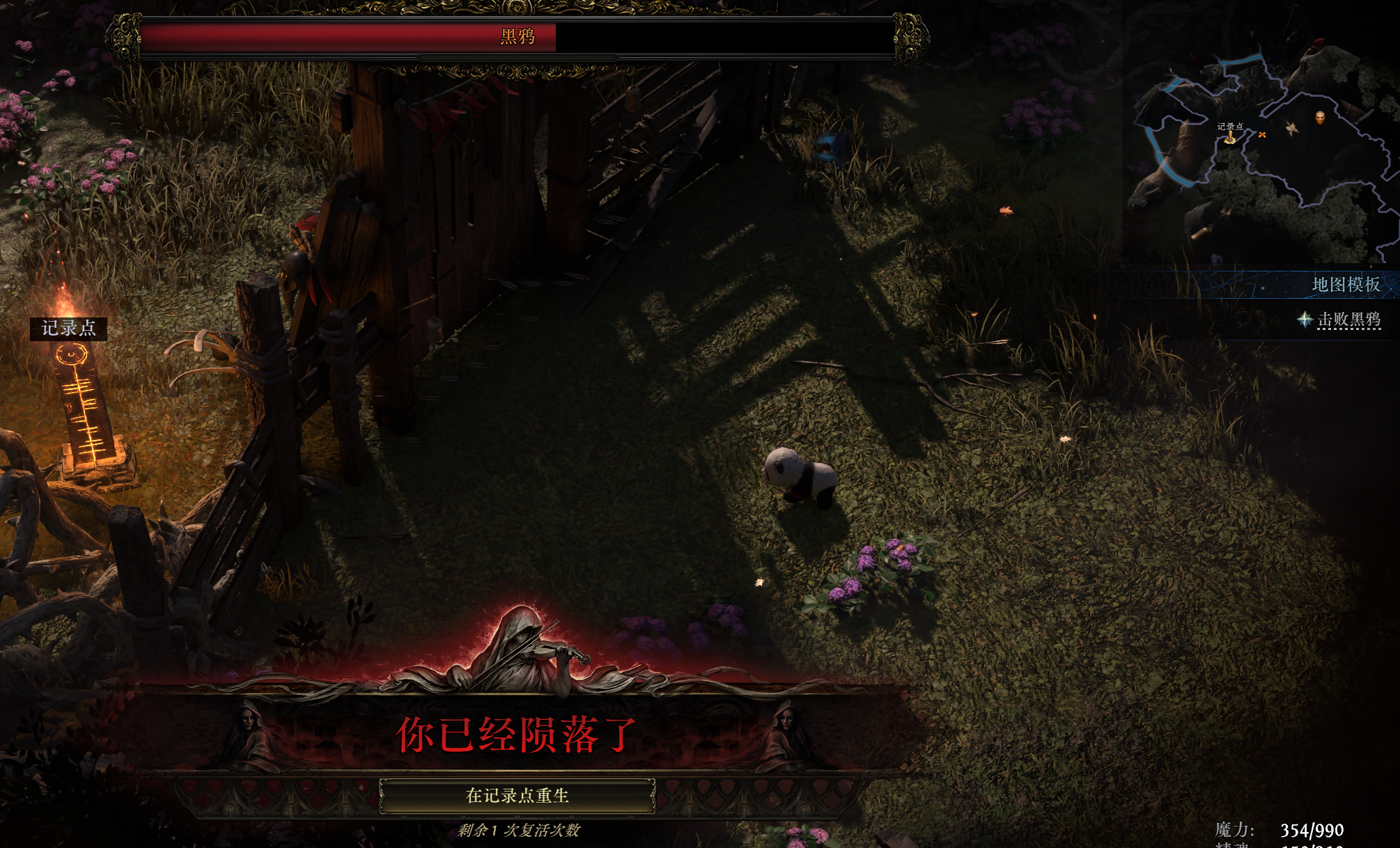The image size is (1400, 848).
Task: Click the boss skull marker on minimap
Action: pyautogui.click(x=1320, y=117)
